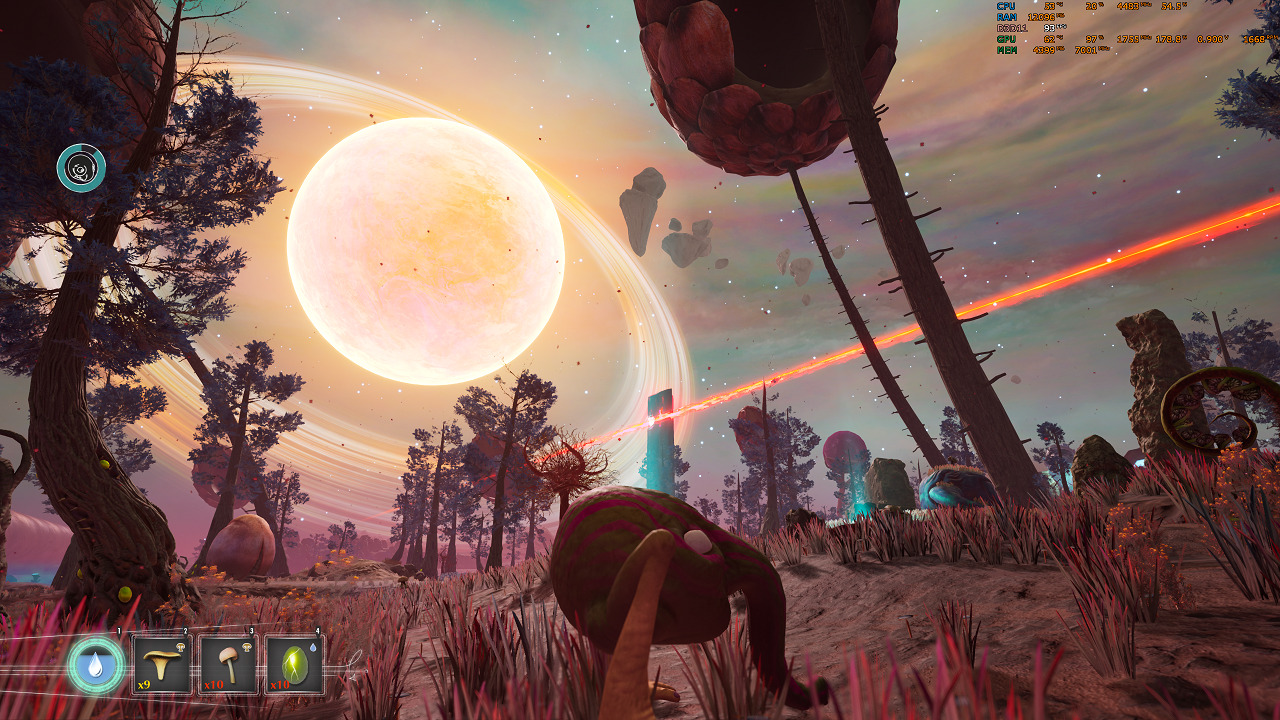Select the glowing green egg slot
Viewport: 1280px width, 720px height.
pyautogui.click(x=295, y=664)
